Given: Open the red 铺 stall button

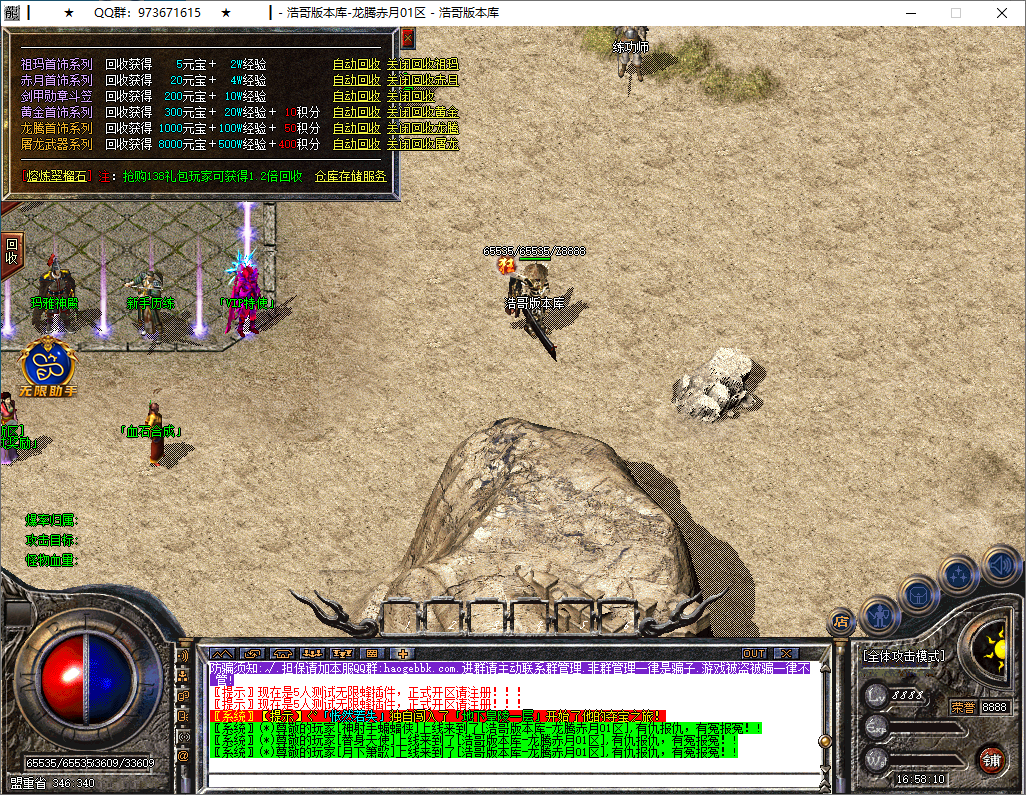Looking at the screenshot, I should pyautogui.click(x=991, y=758).
